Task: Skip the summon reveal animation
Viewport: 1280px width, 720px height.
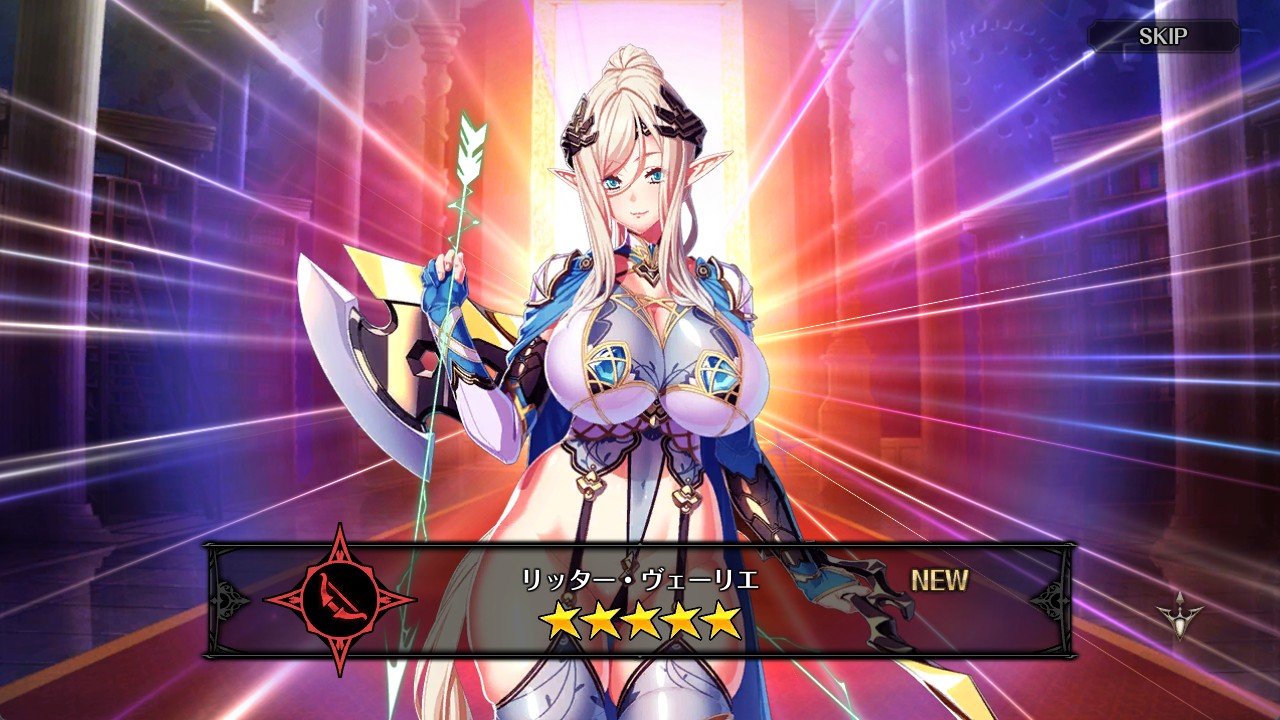Action: (1163, 37)
